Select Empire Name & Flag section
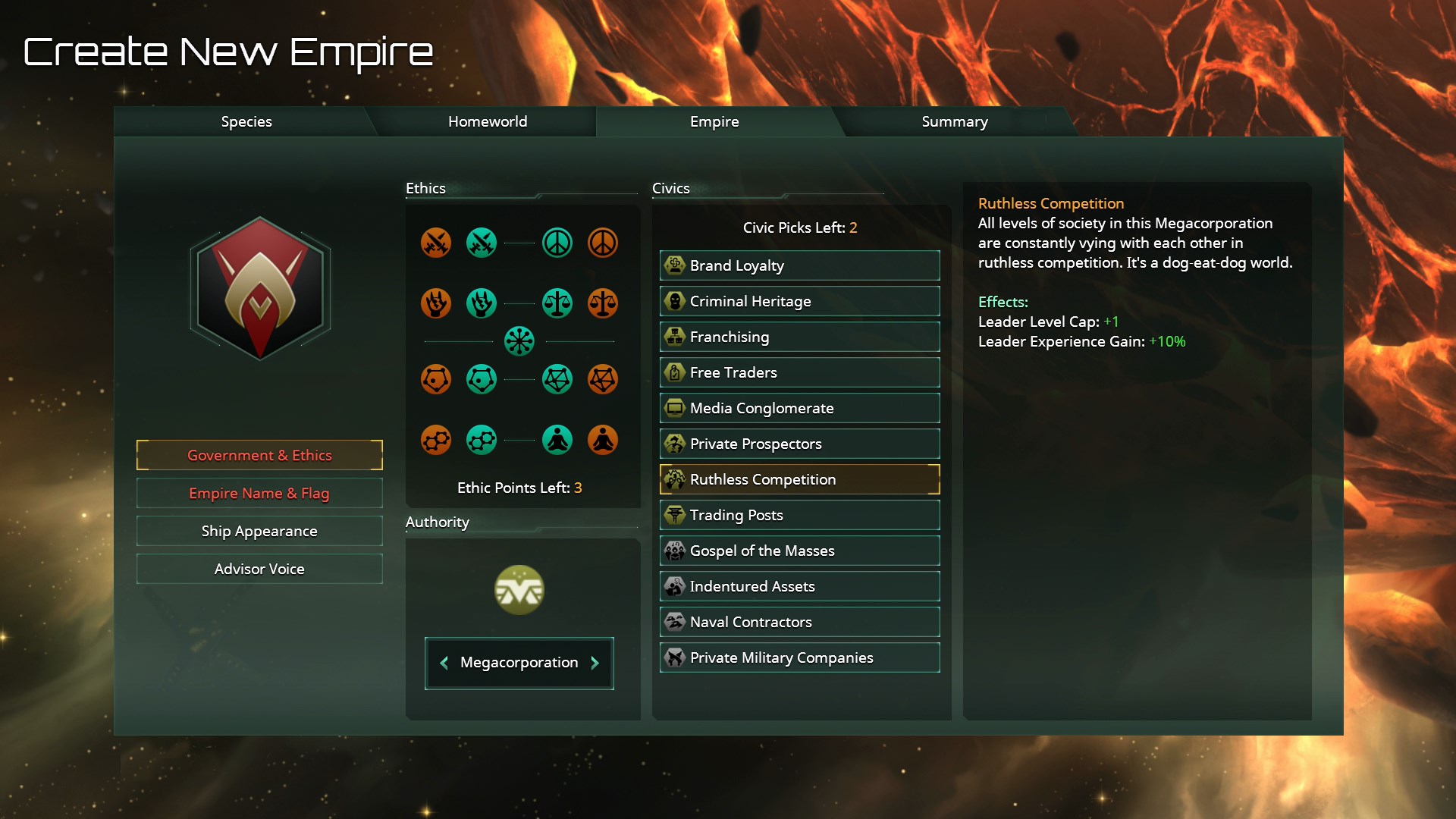Viewport: 1456px width, 819px height. (259, 493)
